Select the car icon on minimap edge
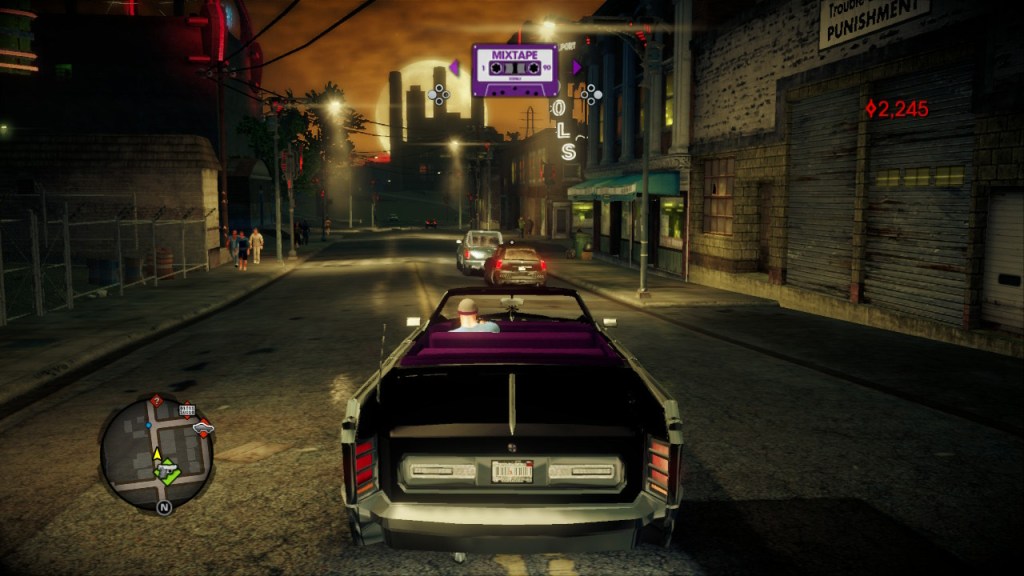The width and height of the screenshot is (1024, 576). 204,429
